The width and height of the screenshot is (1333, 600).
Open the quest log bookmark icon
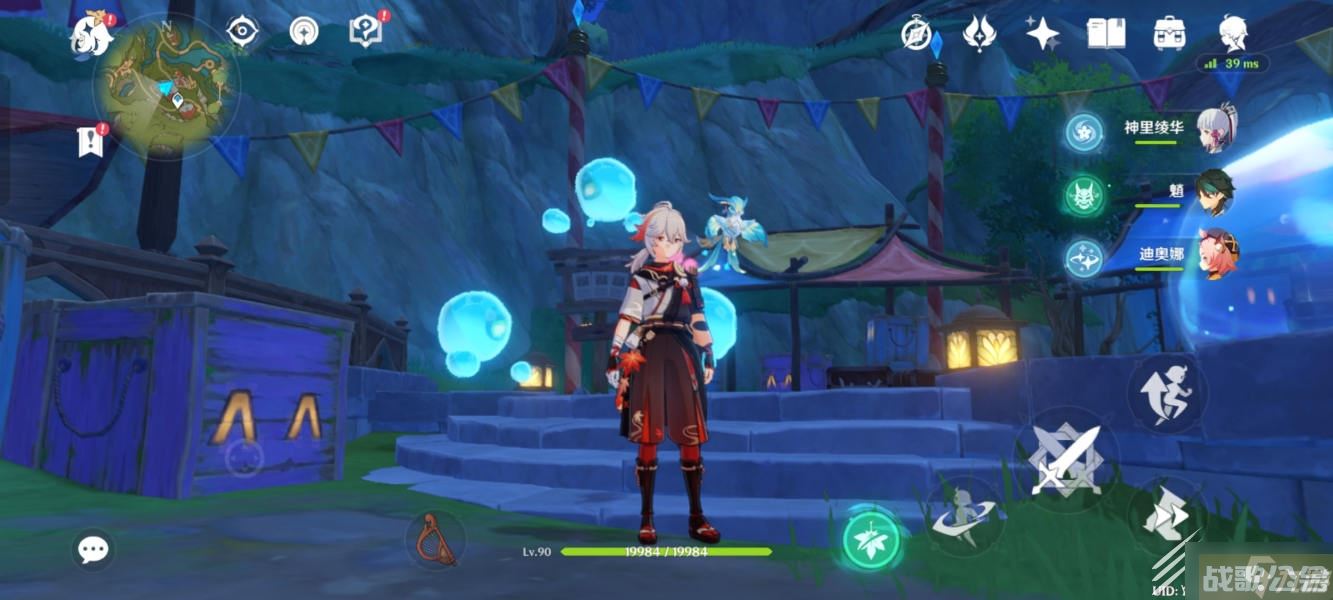91,142
